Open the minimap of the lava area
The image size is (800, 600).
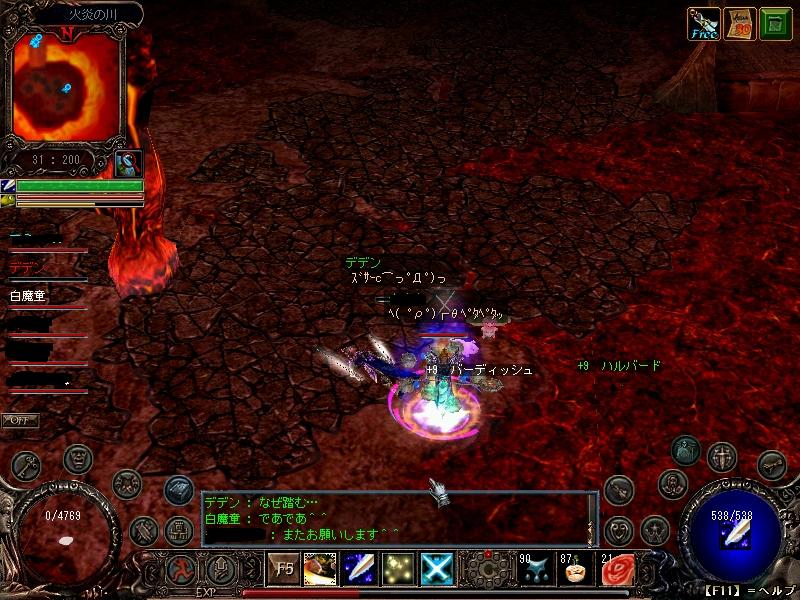click(66, 85)
